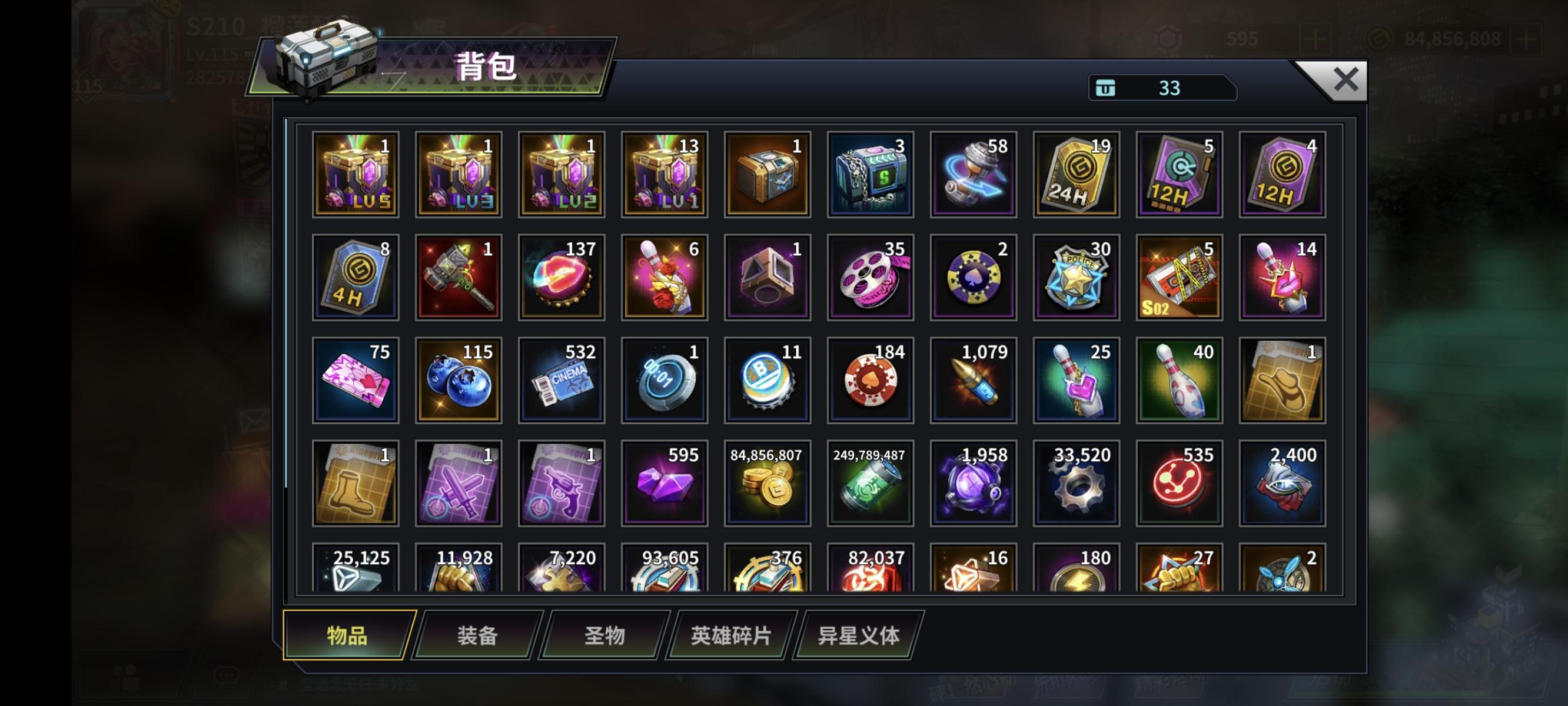Open the stack of 13 LV1 chests
Image resolution: width=1568 pixels, height=706 pixels.
pos(663,175)
